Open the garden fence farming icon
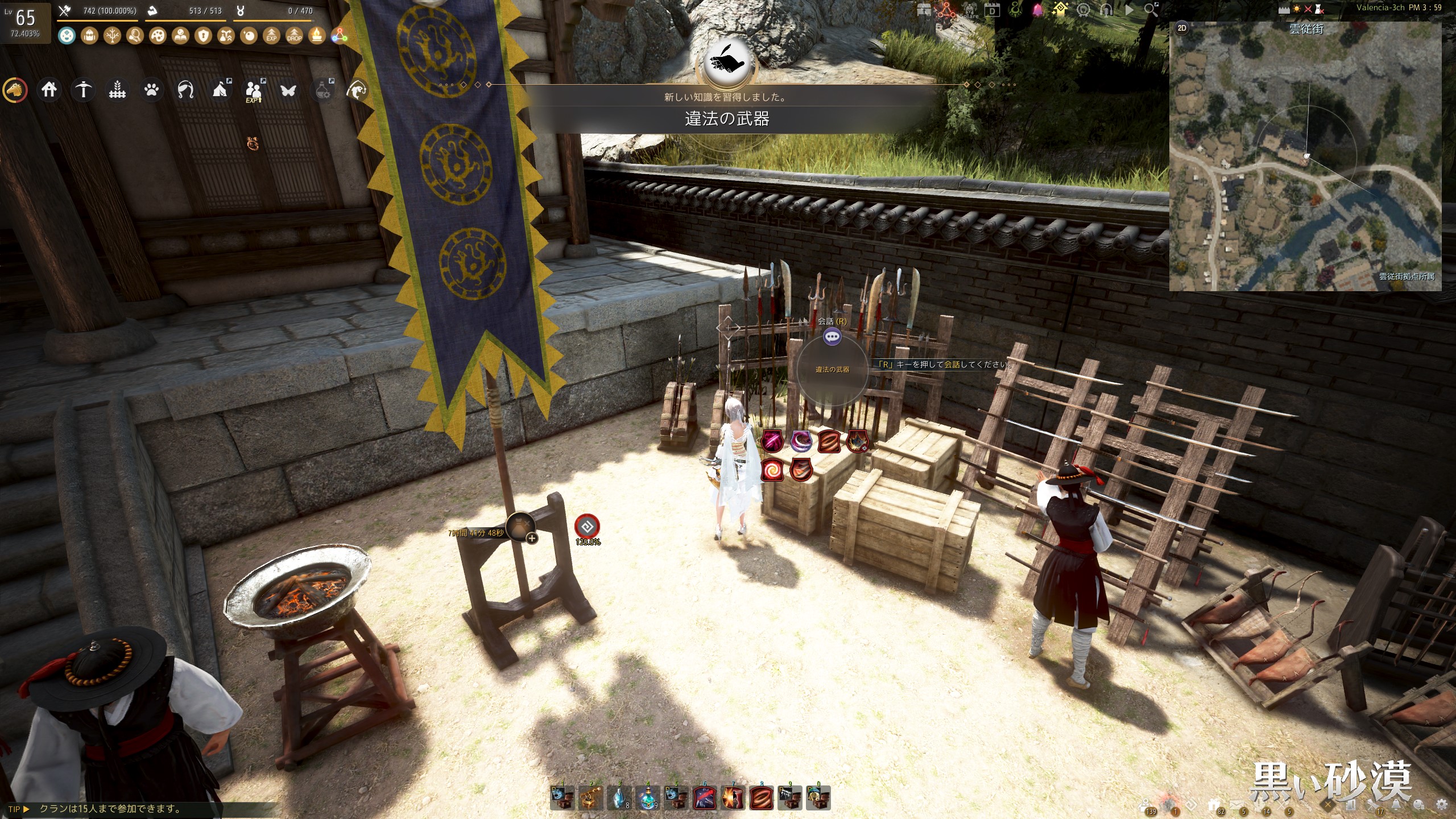 [x=117, y=90]
